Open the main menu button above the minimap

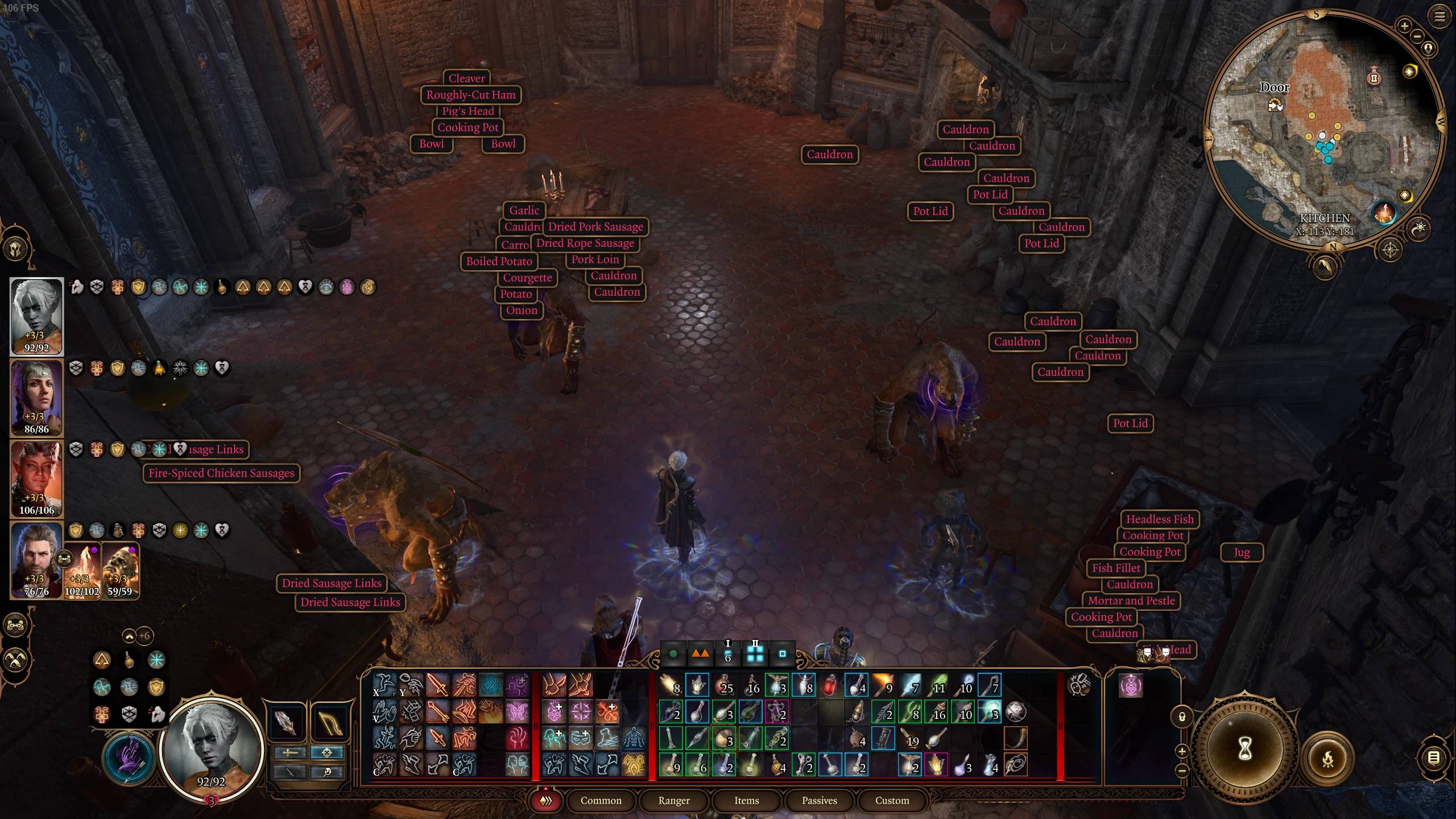coord(1439,16)
